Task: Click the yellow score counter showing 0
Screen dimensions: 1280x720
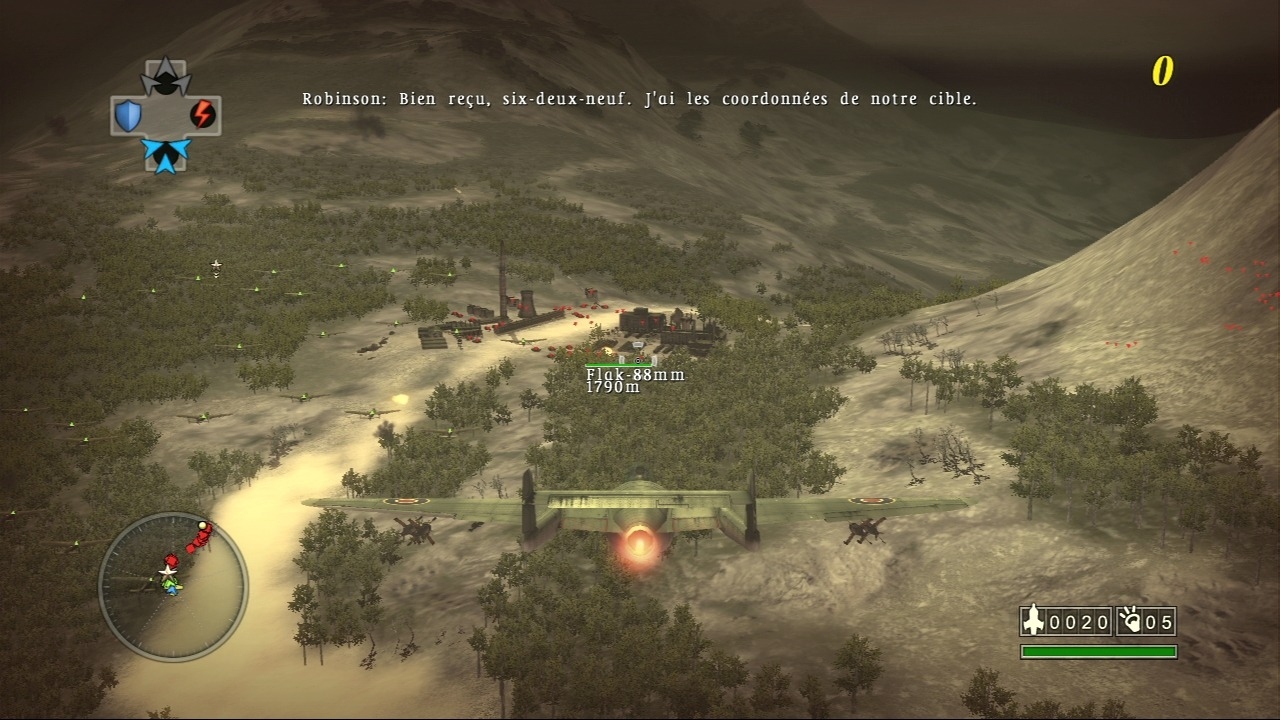Action: click(x=1162, y=70)
